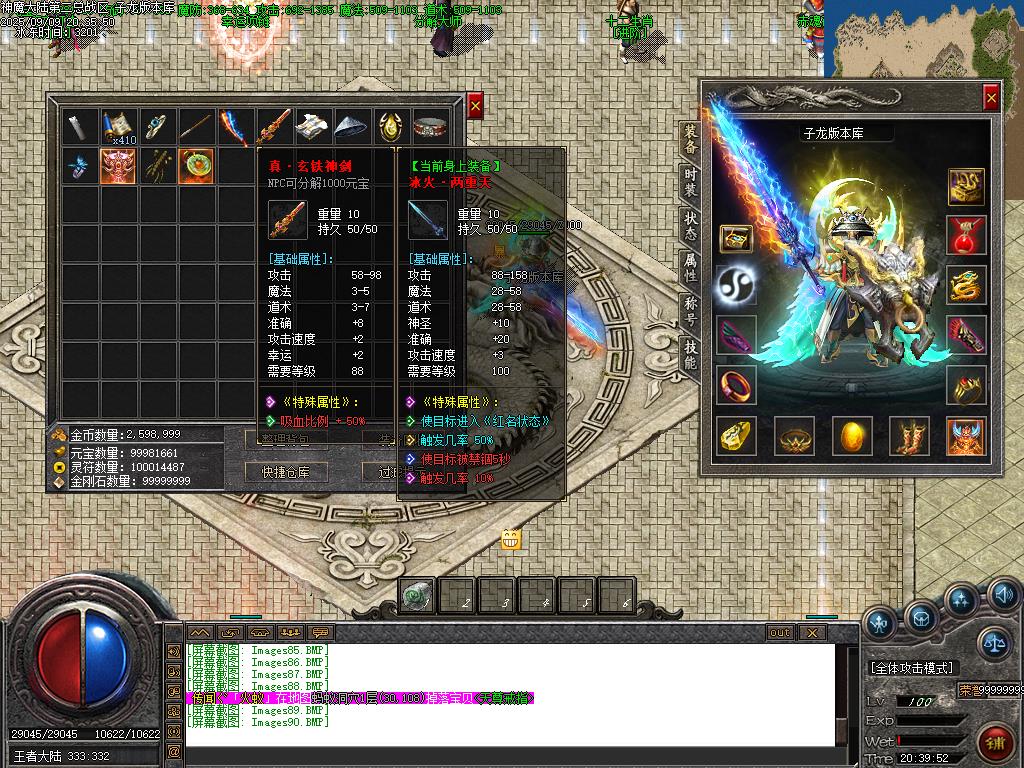This screenshot has height=768, width=1024.
Task: Show the 属性 attributes tab
Action: 690,267
